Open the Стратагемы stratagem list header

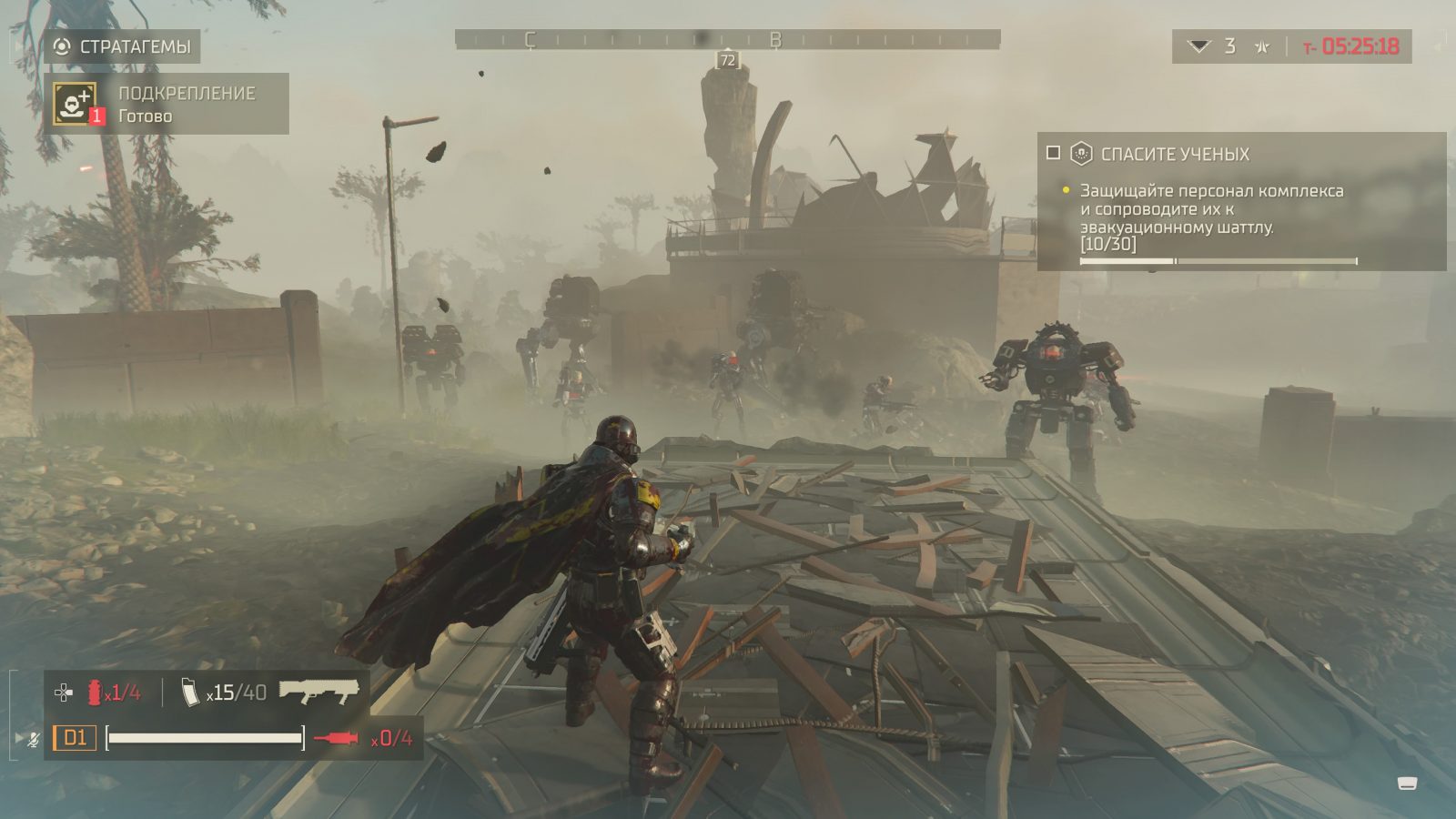(123, 46)
